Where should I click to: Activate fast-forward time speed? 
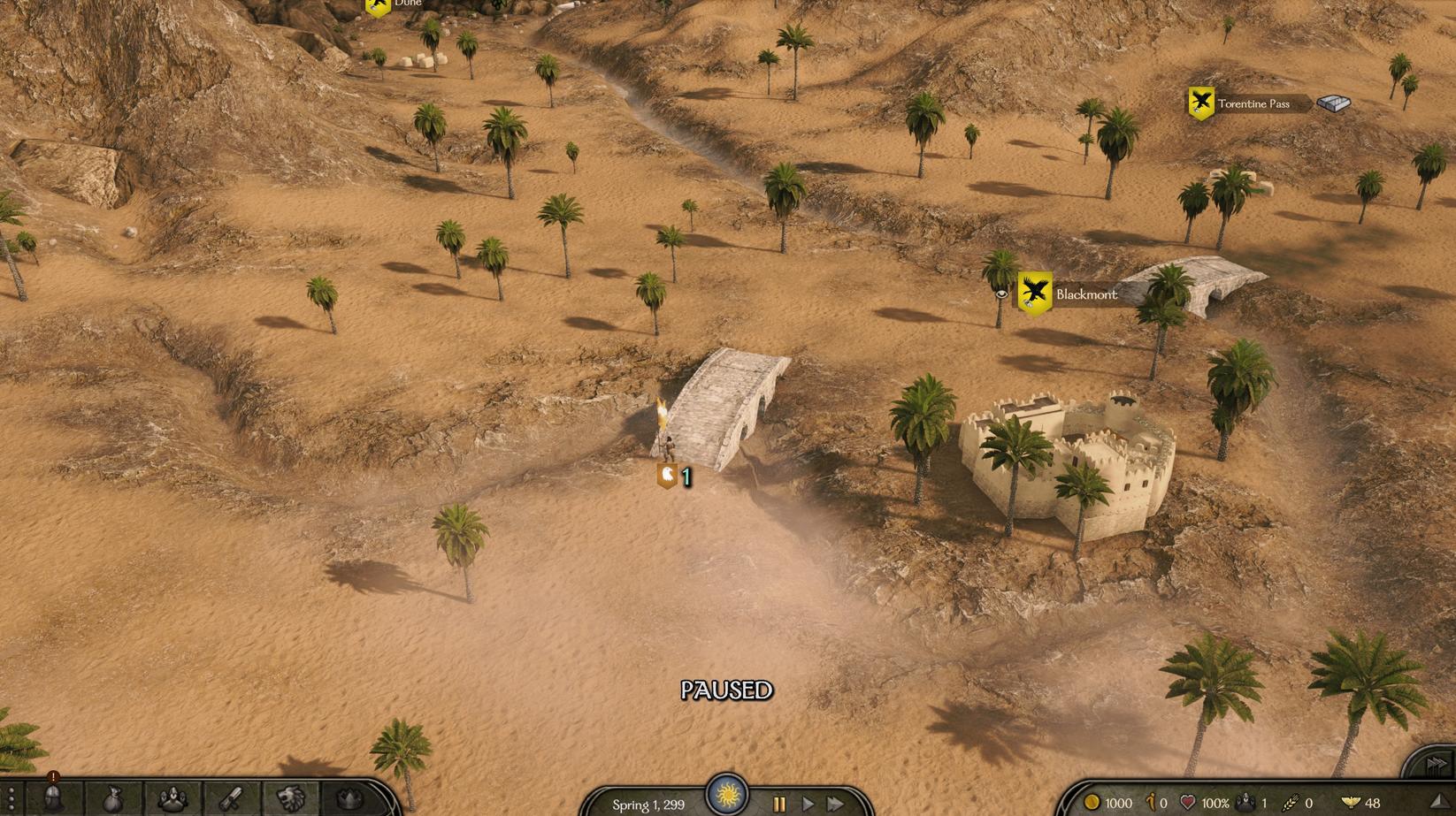tap(836, 804)
